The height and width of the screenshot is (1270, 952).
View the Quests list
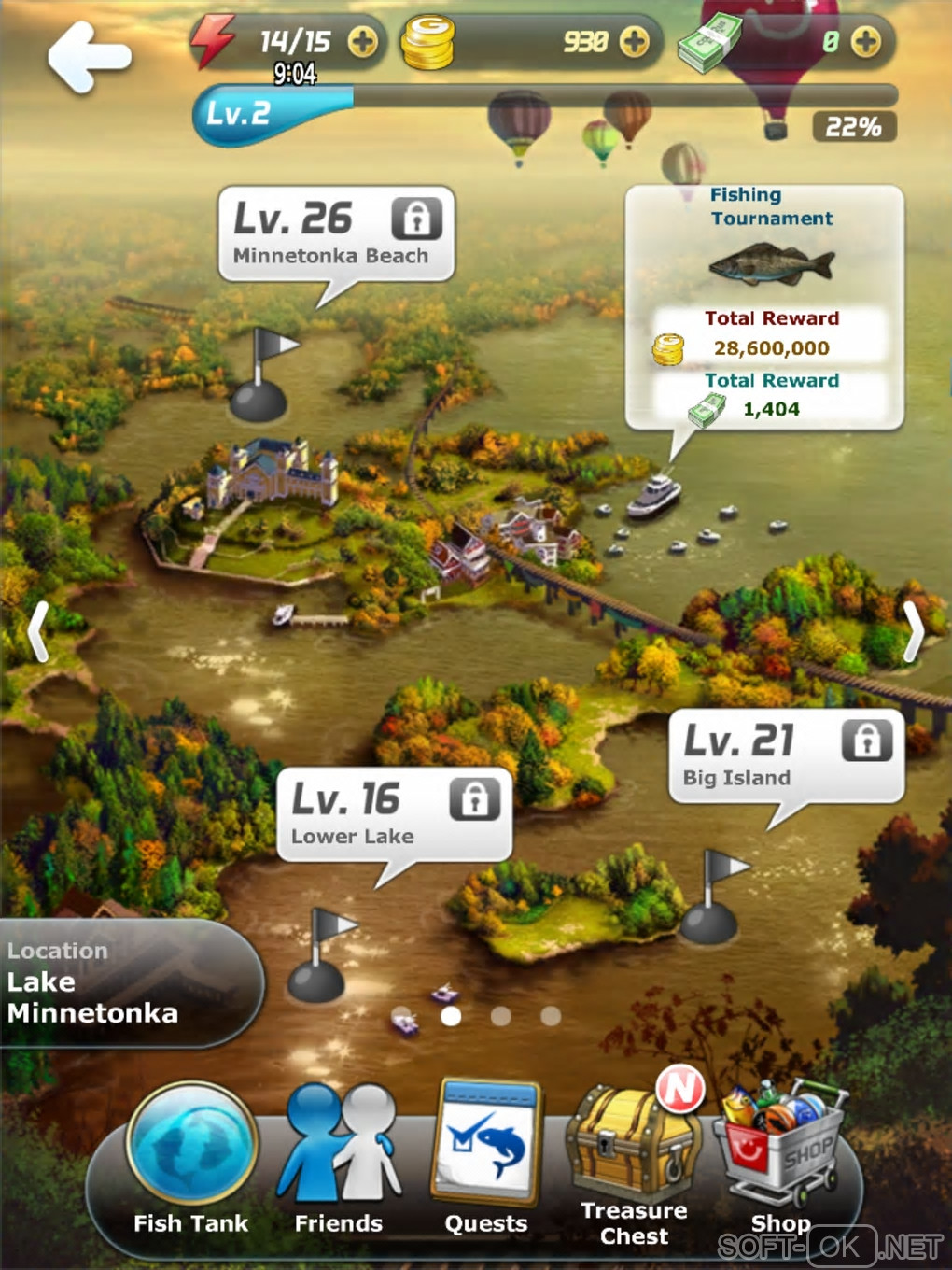pos(485,1160)
